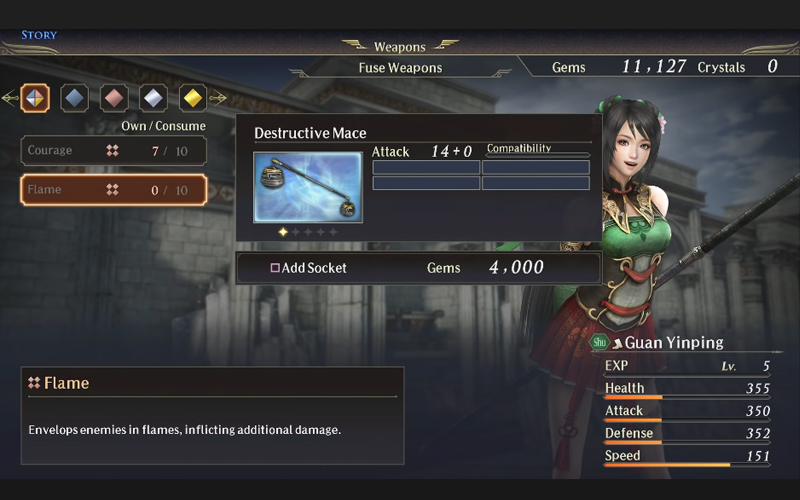Click the left arrow beside the gem tabs
This screenshot has width=800, height=500.
tap(9, 98)
